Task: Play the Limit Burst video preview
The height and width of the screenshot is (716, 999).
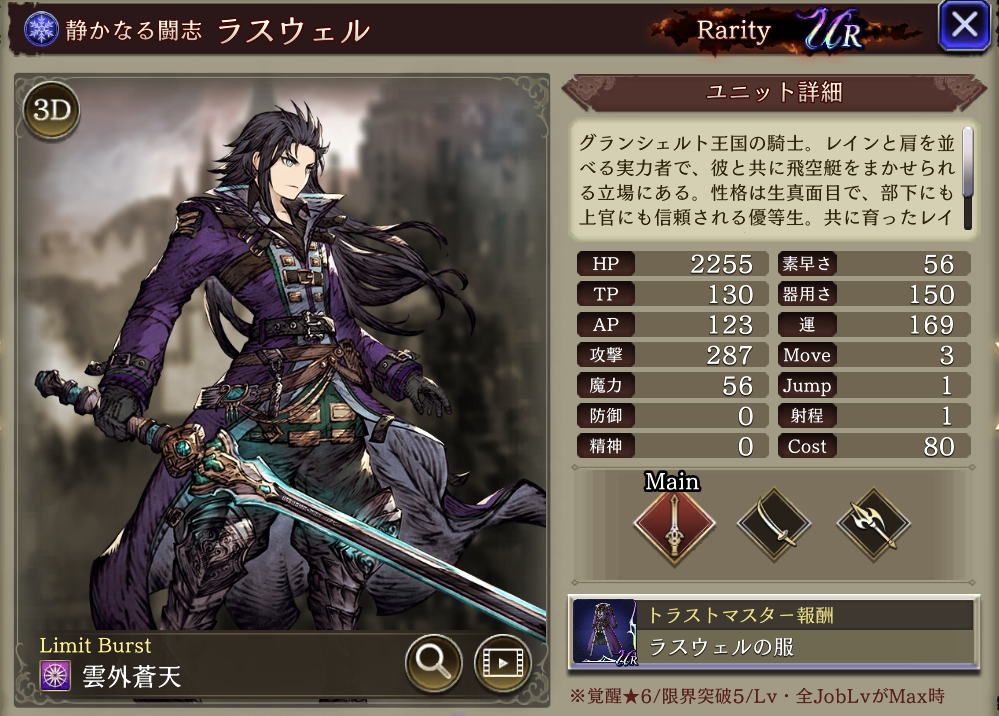Action: pos(502,661)
